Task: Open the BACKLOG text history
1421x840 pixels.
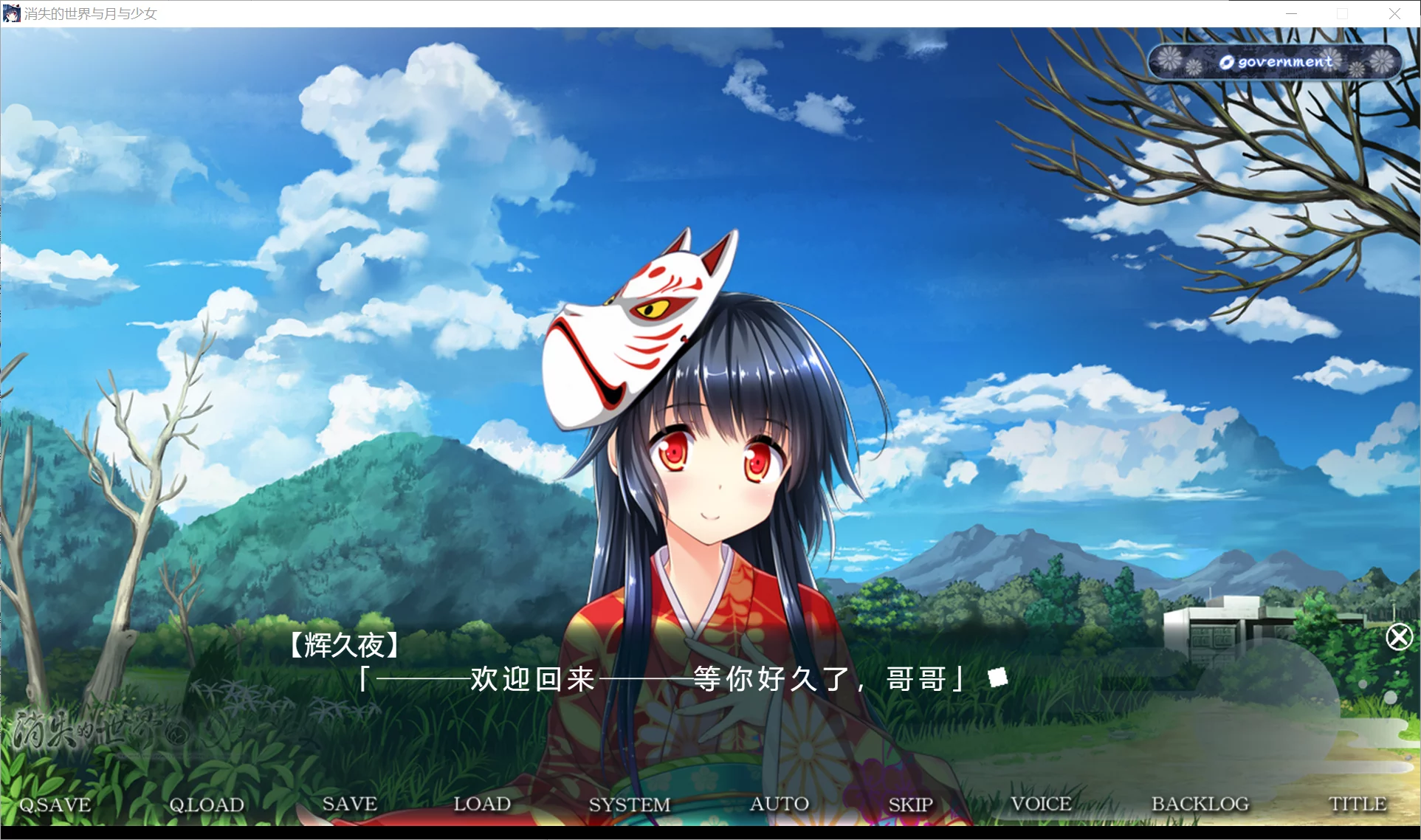Action: 1200,805
